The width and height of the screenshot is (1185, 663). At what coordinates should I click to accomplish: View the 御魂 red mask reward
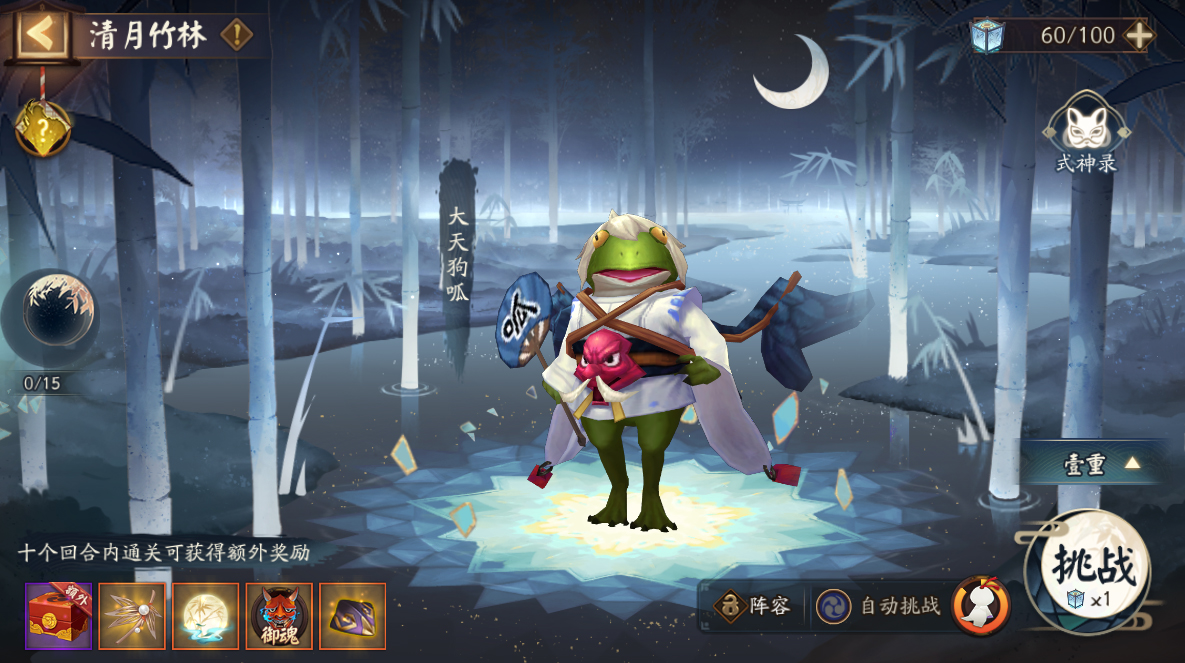(279, 616)
